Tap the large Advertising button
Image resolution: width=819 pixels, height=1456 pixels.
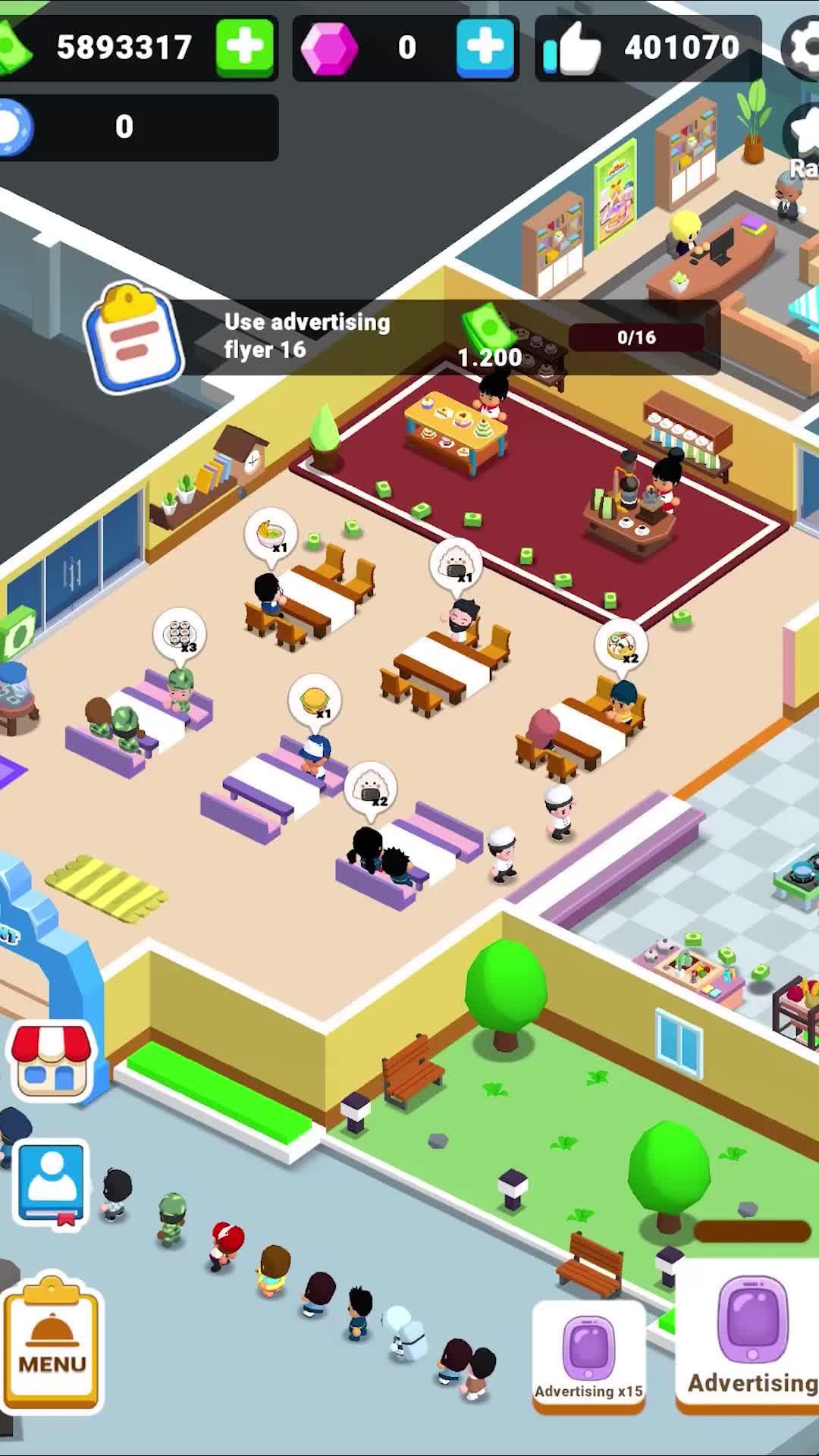(751, 1338)
